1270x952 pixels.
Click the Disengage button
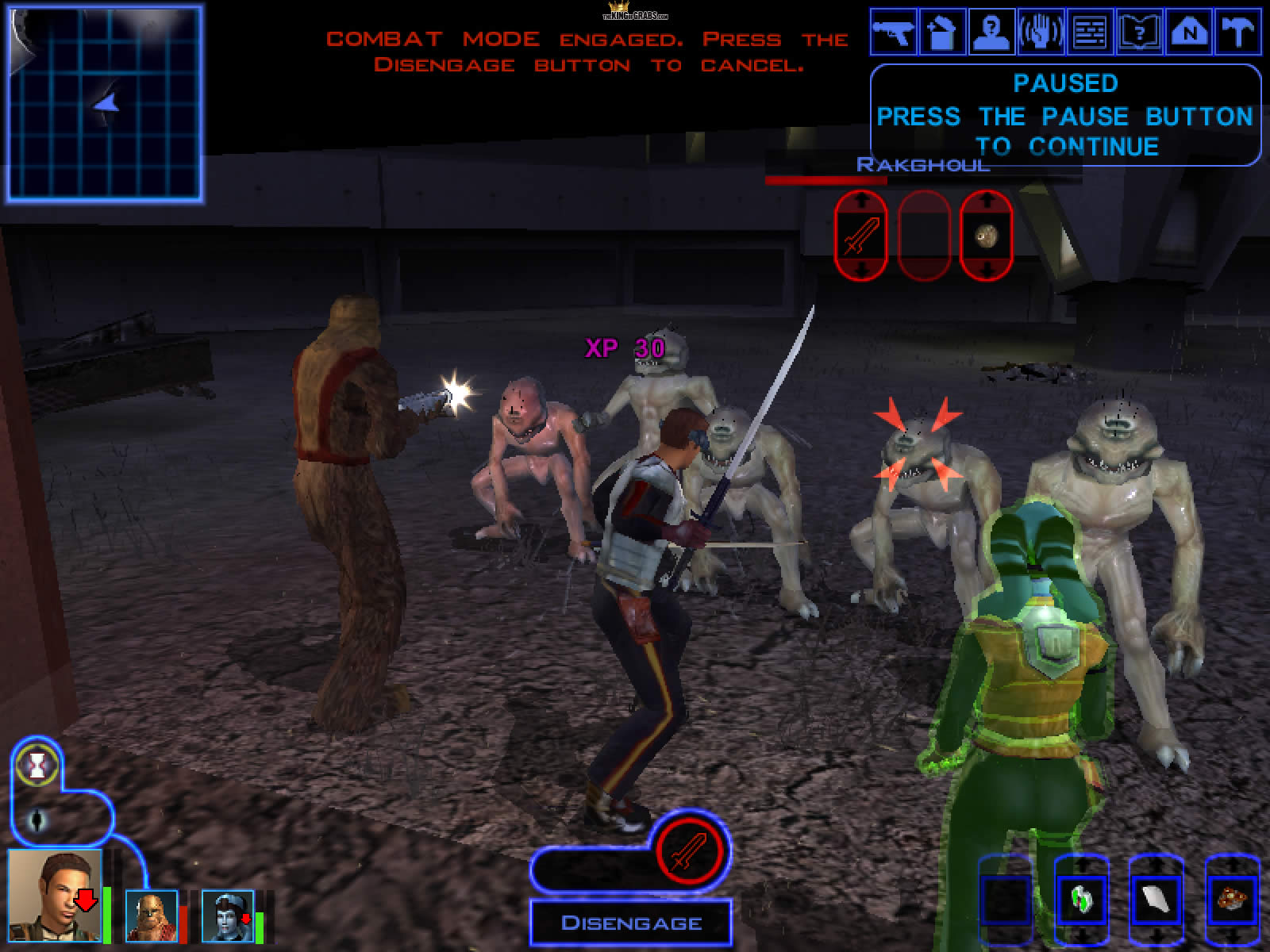[631, 923]
